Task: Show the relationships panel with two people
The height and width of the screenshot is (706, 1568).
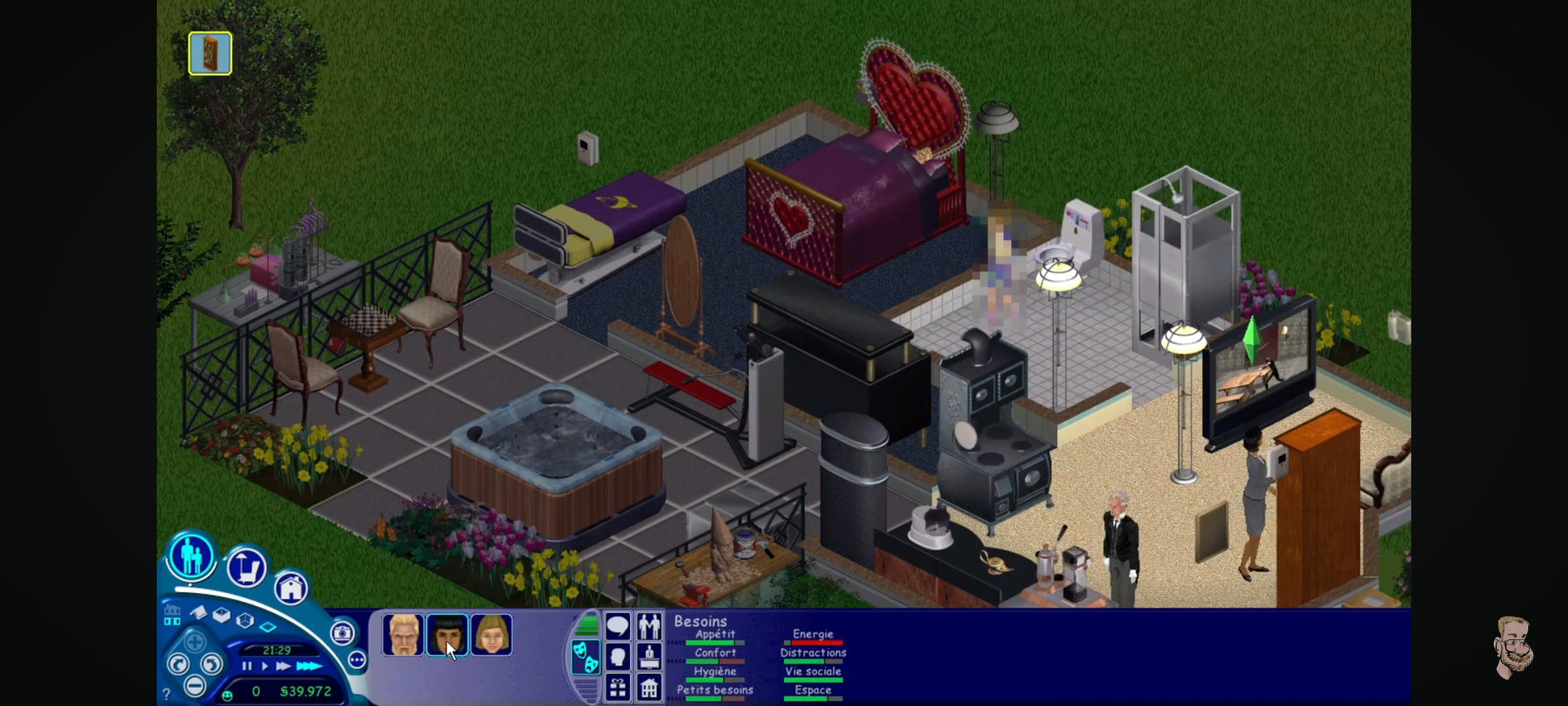Action: (x=649, y=625)
